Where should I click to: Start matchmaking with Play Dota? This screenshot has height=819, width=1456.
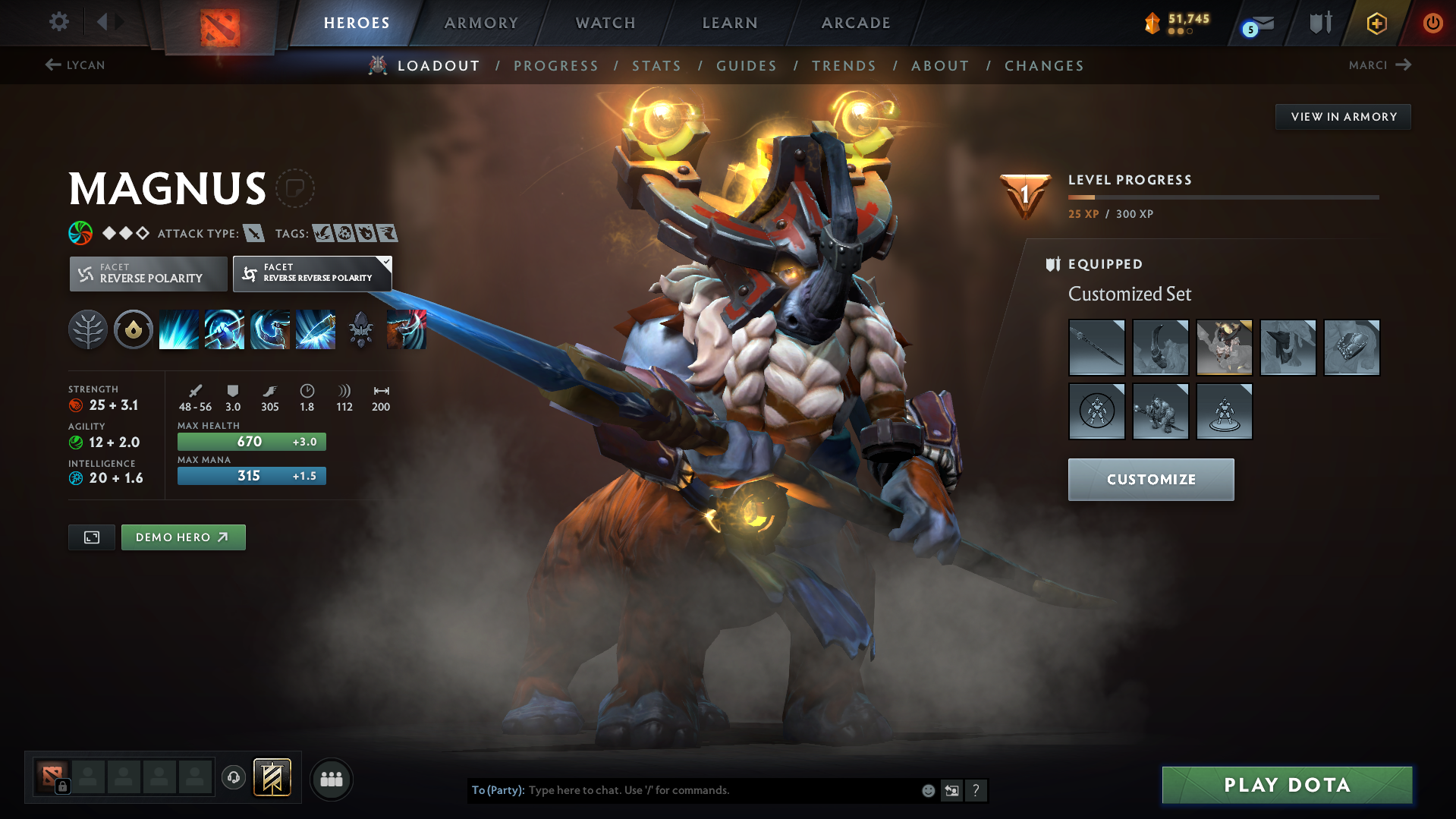coord(1287,785)
